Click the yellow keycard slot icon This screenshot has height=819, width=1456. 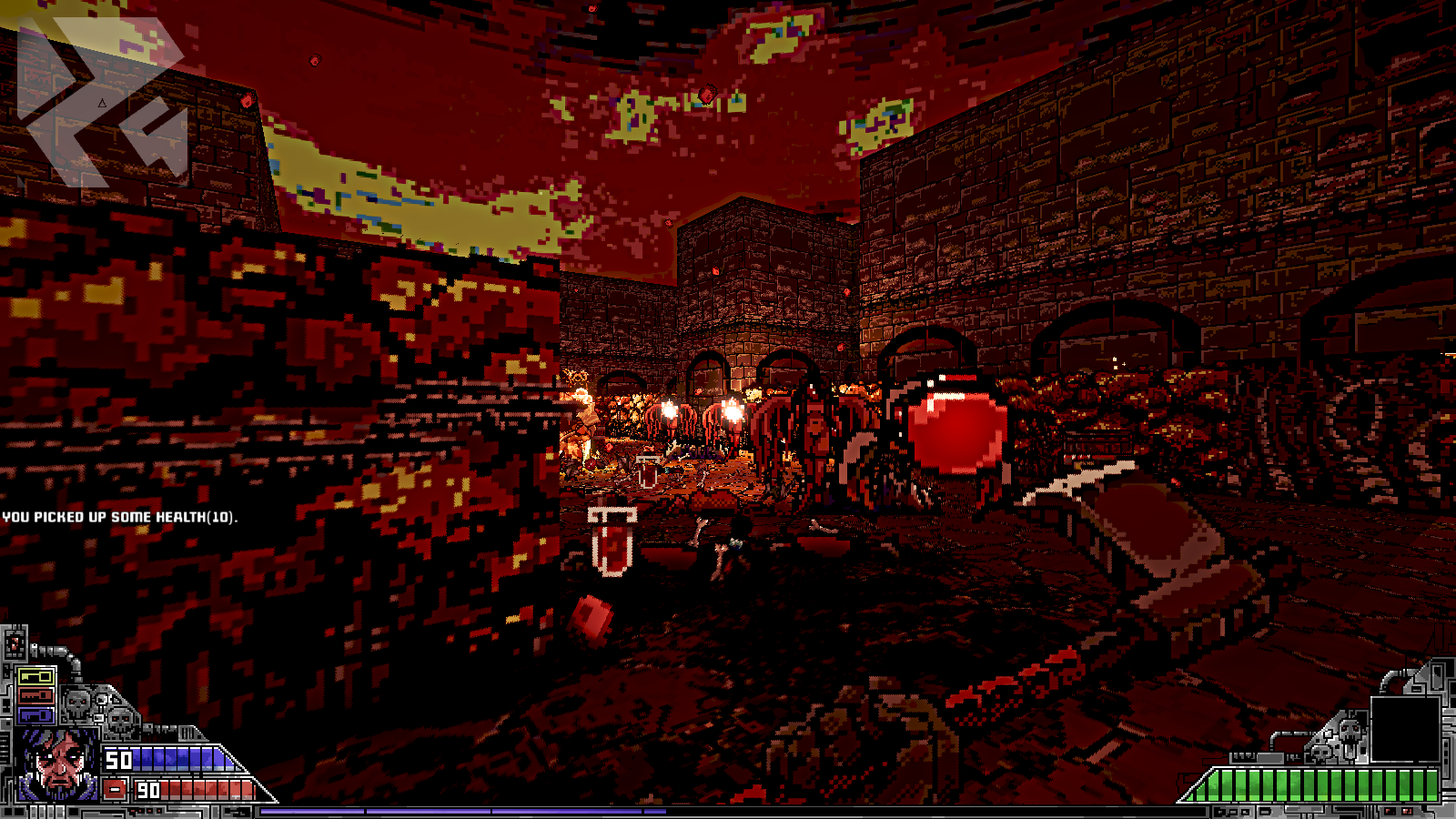[35, 675]
